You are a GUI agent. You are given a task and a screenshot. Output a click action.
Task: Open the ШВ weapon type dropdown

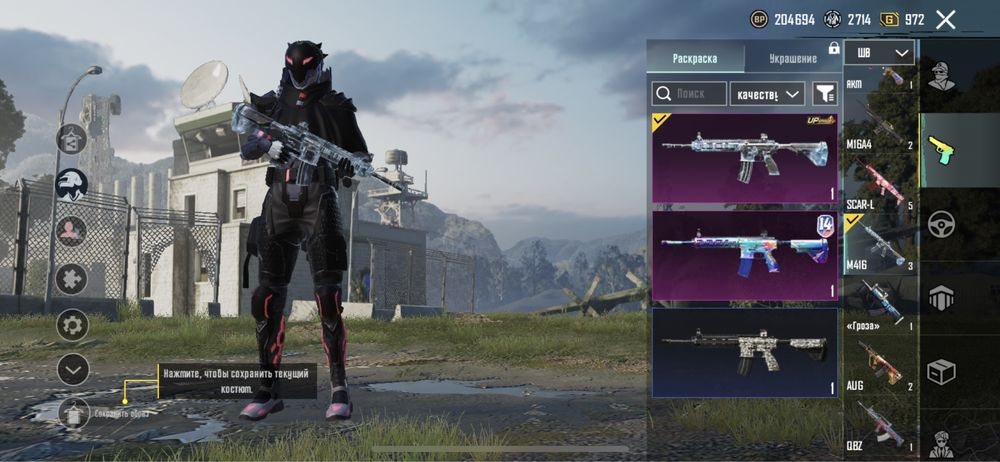click(879, 53)
